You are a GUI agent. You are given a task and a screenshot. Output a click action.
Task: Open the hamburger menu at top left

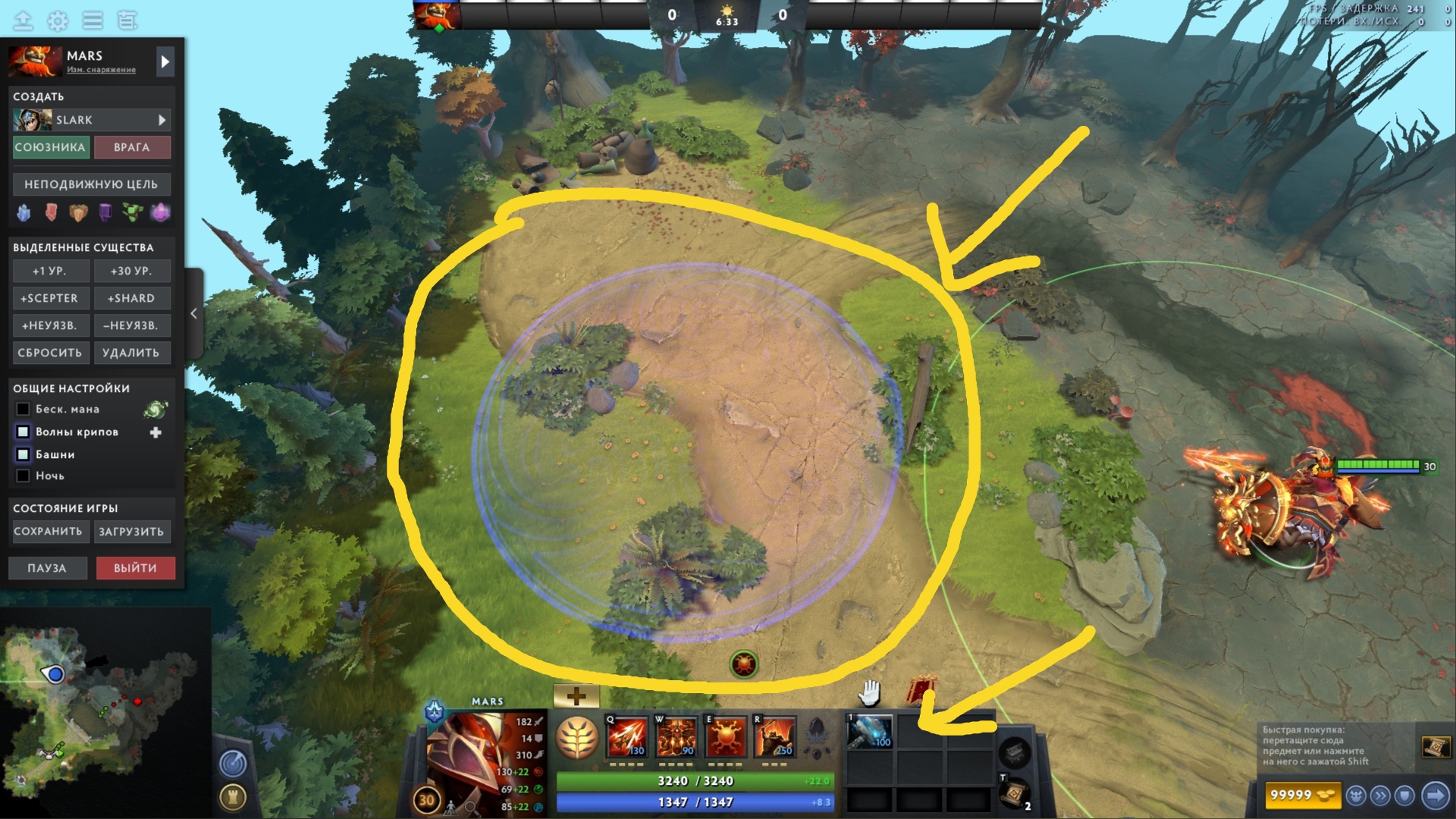[x=91, y=21]
